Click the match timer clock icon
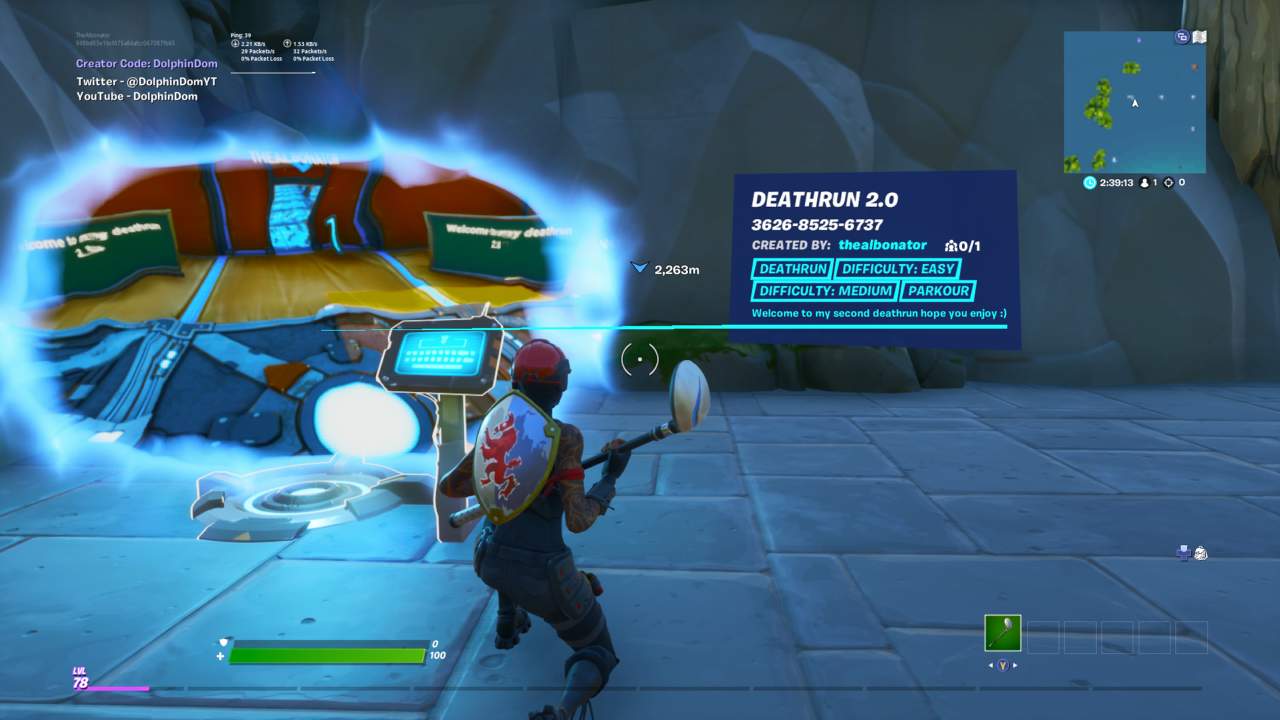This screenshot has width=1280, height=720. coord(1089,182)
